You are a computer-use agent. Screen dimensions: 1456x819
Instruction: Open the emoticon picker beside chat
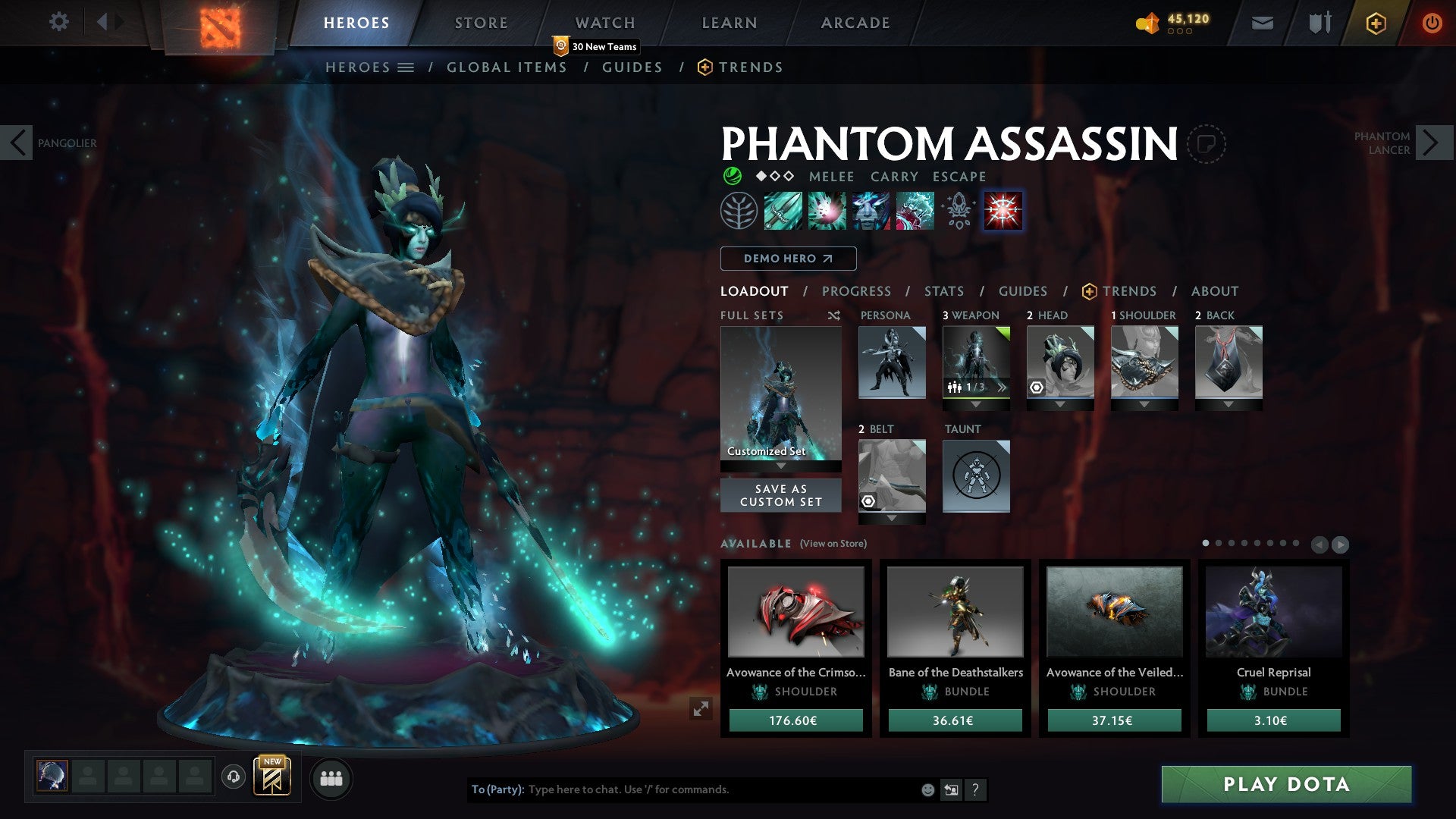[927, 789]
